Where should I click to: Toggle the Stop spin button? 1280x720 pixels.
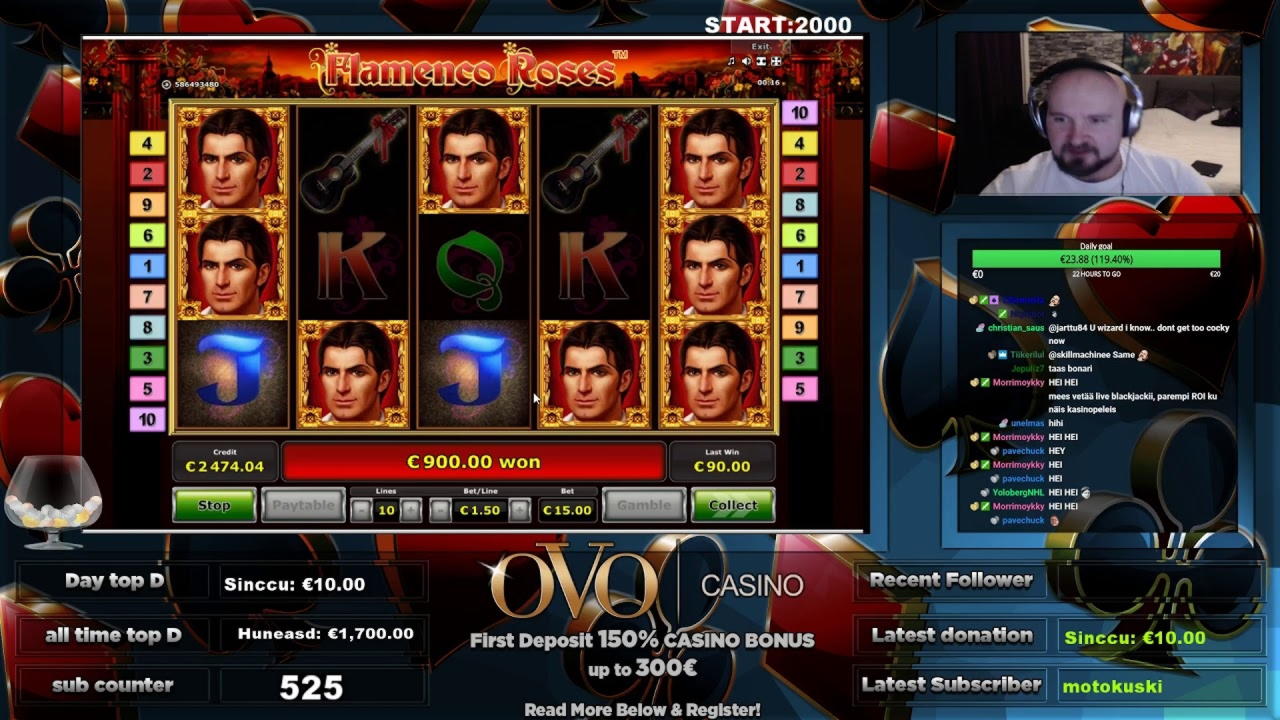[x=213, y=506]
